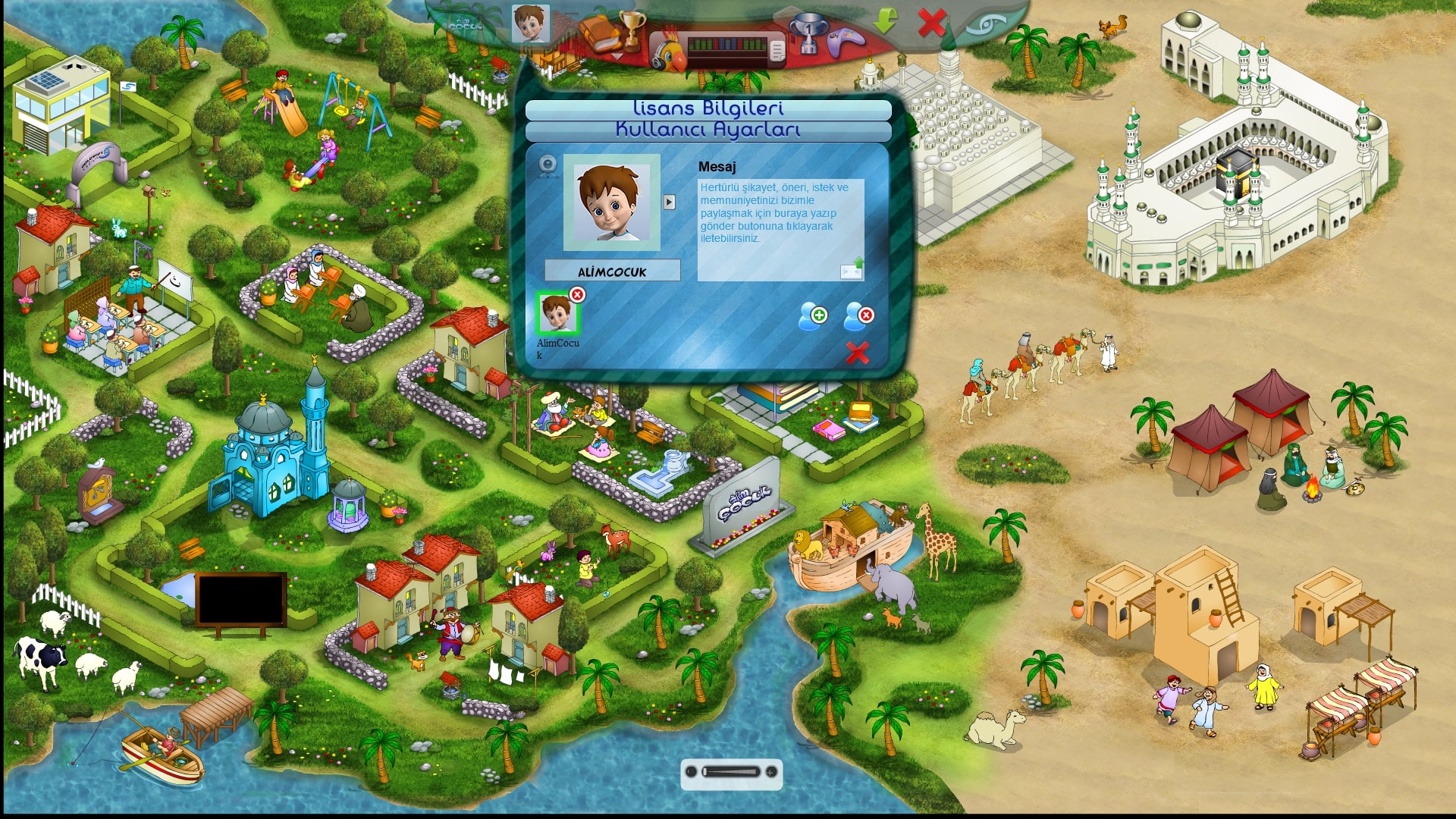Viewport: 1456px width, 819px height.
Task: Open the Lisans Bilgileri section
Action: pyautogui.click(x=708, y=109)
